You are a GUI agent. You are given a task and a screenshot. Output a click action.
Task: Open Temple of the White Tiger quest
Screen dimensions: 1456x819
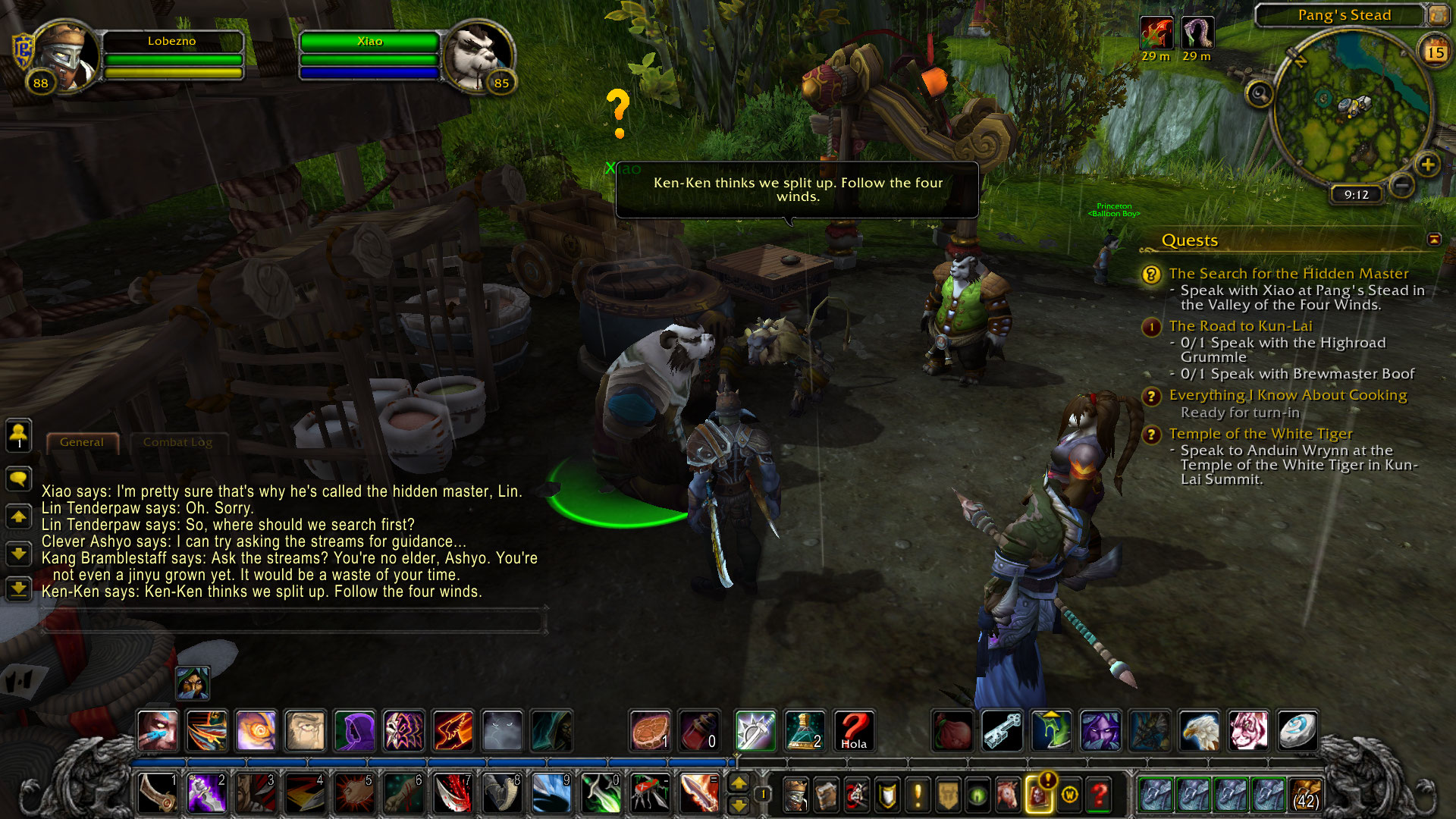point(1260,434)
